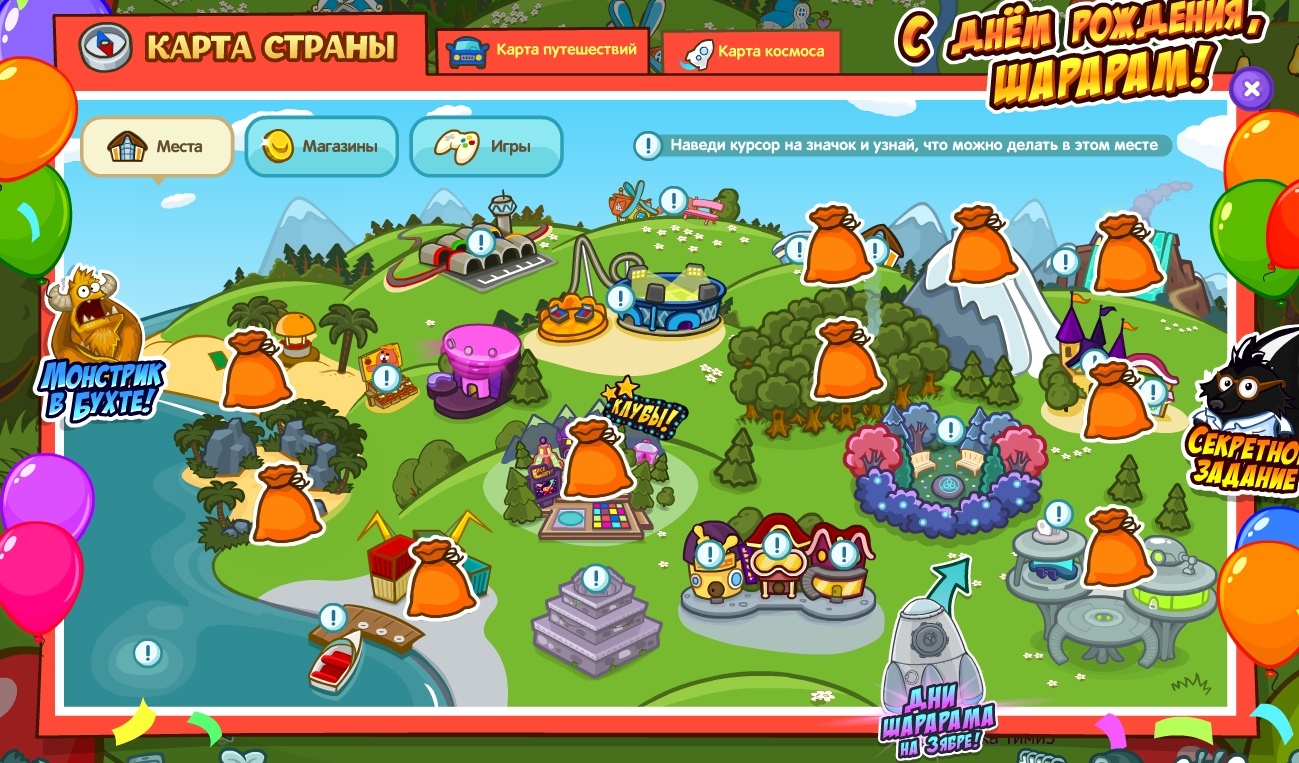Pick the orange bag by the shipping containers

(439, 578)
